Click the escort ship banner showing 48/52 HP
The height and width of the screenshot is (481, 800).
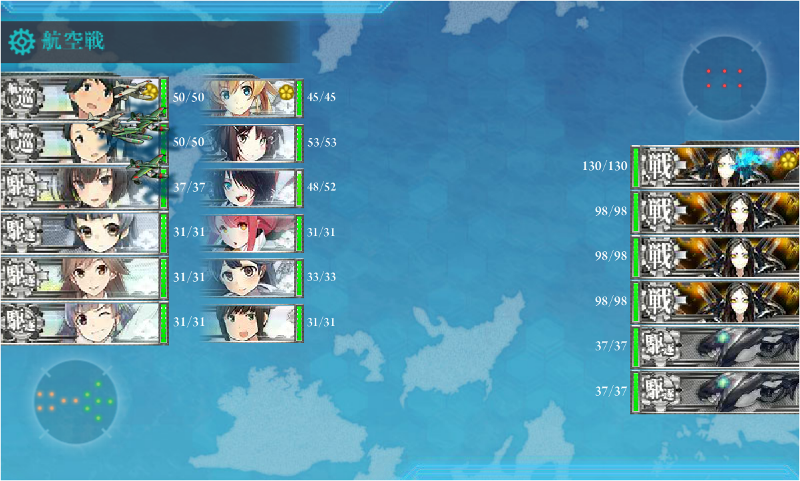click(250, 187)
